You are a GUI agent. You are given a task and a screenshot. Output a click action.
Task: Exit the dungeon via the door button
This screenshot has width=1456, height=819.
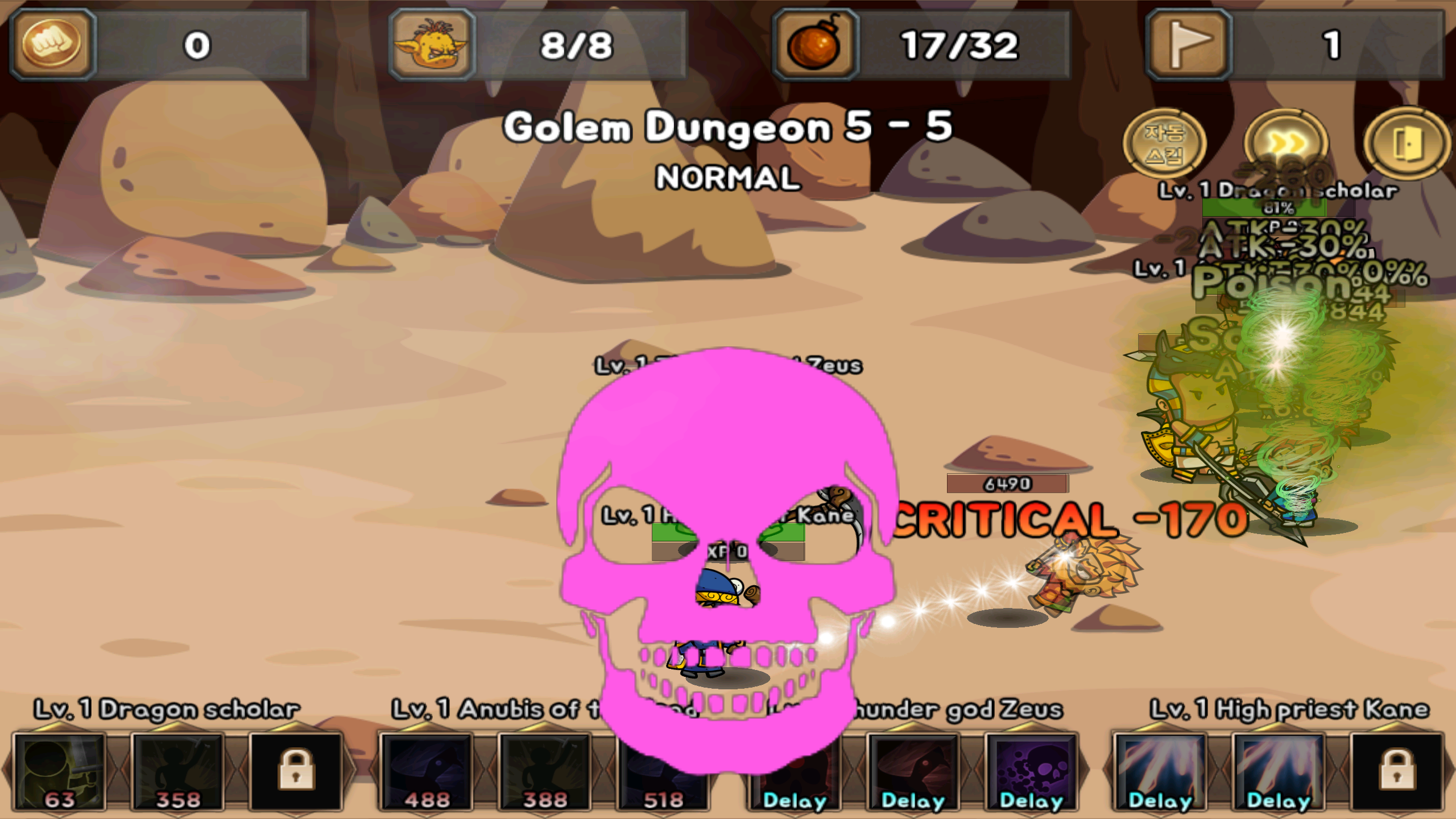1407,143
